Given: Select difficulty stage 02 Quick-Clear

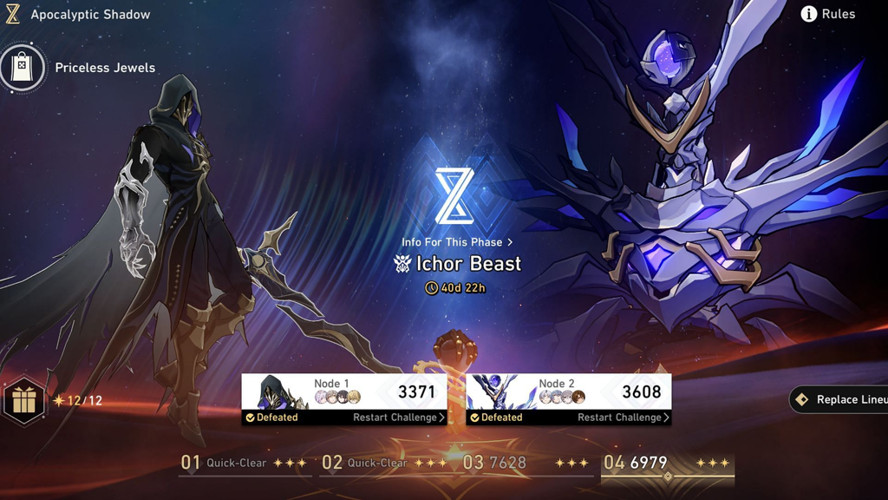Looking at the screenshot, I should click(x=385, y=463).
